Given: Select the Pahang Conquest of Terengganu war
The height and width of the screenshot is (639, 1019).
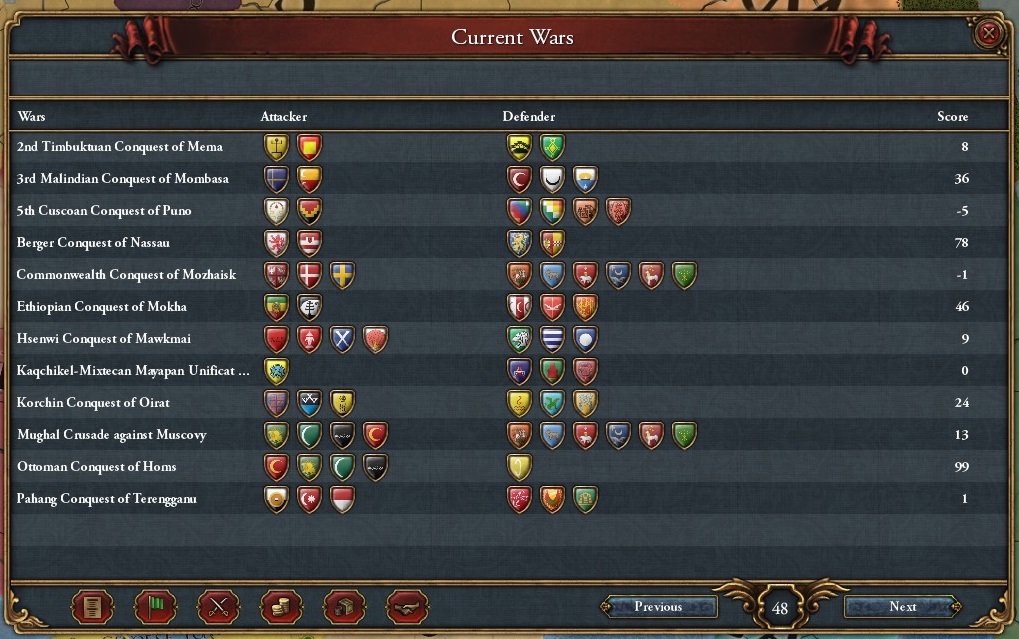Looking at the screenshot, I should pyautogui.click(x=107, y=499).
